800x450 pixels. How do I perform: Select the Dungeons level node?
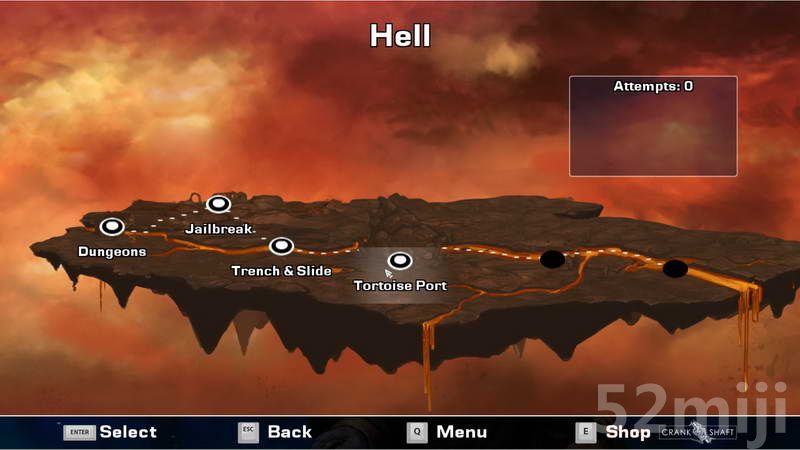pos(111,227)
